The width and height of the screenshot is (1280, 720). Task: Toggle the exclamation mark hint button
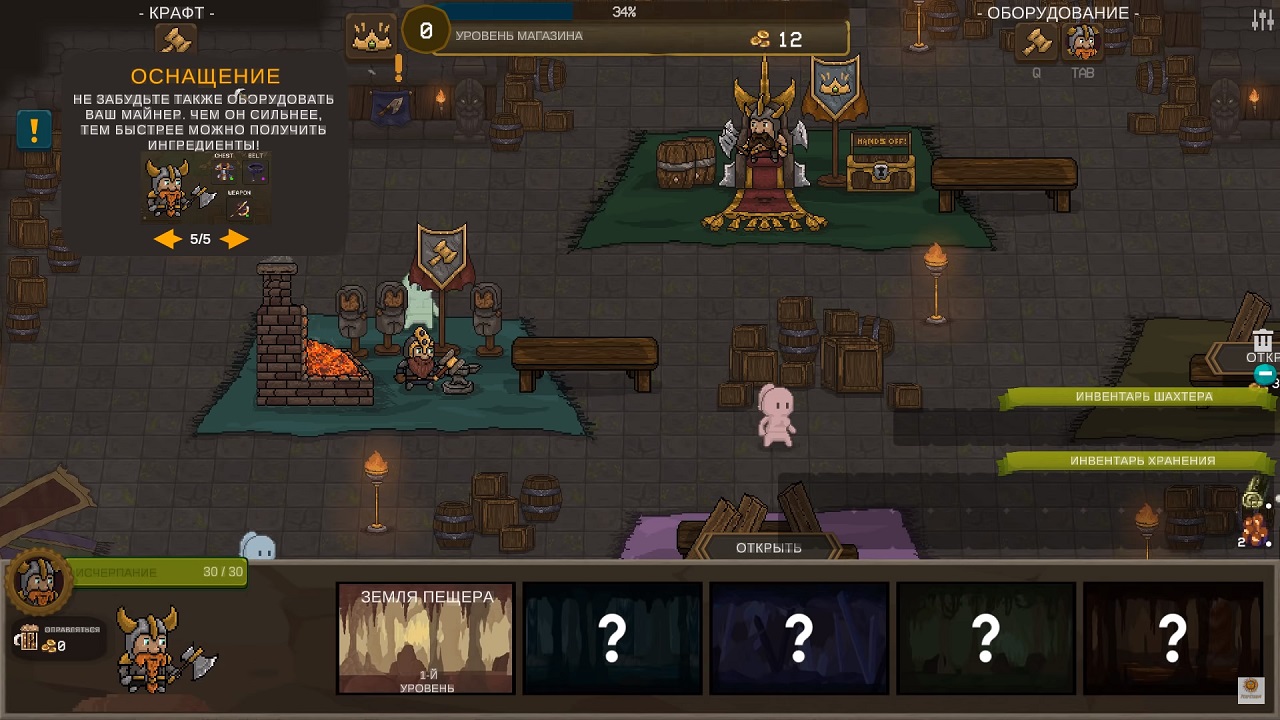pyautogui.click(x=34, y=130)
